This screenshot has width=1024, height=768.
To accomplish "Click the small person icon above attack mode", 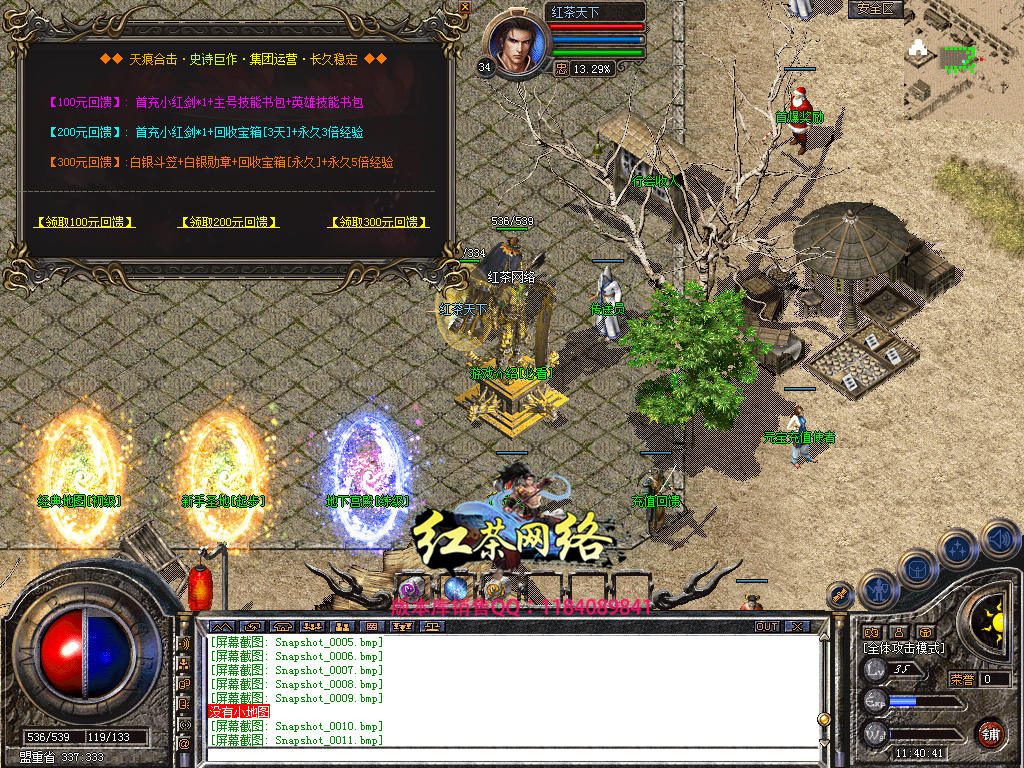I will 898,632.
